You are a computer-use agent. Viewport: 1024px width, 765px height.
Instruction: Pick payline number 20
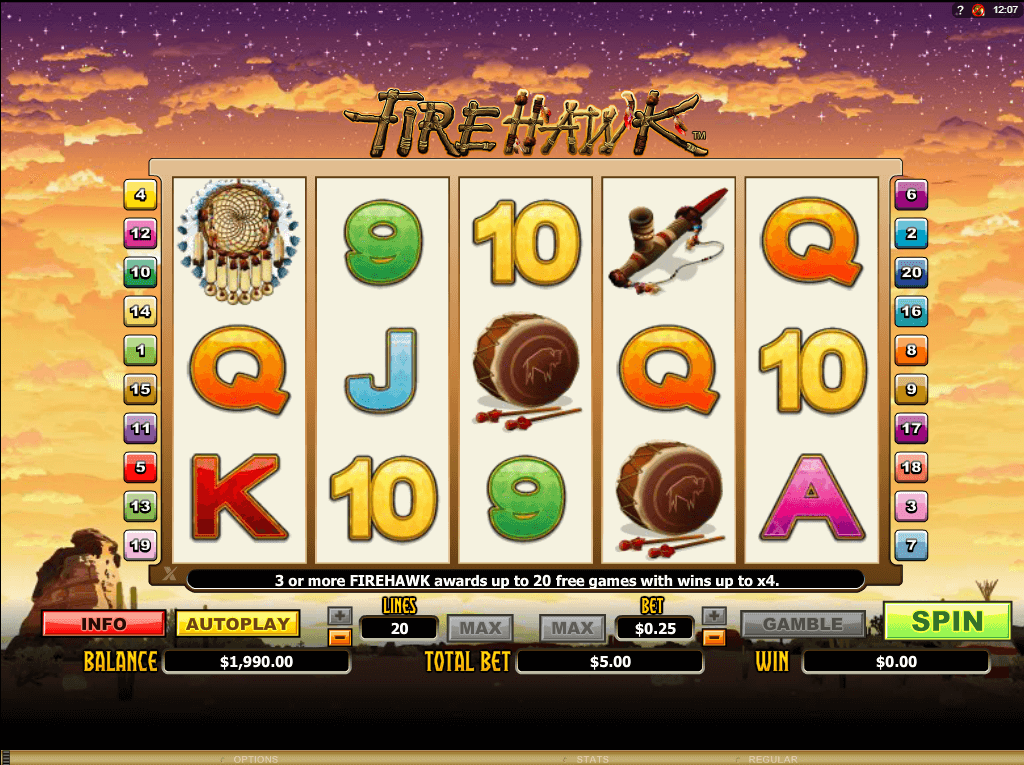[910, 272]
